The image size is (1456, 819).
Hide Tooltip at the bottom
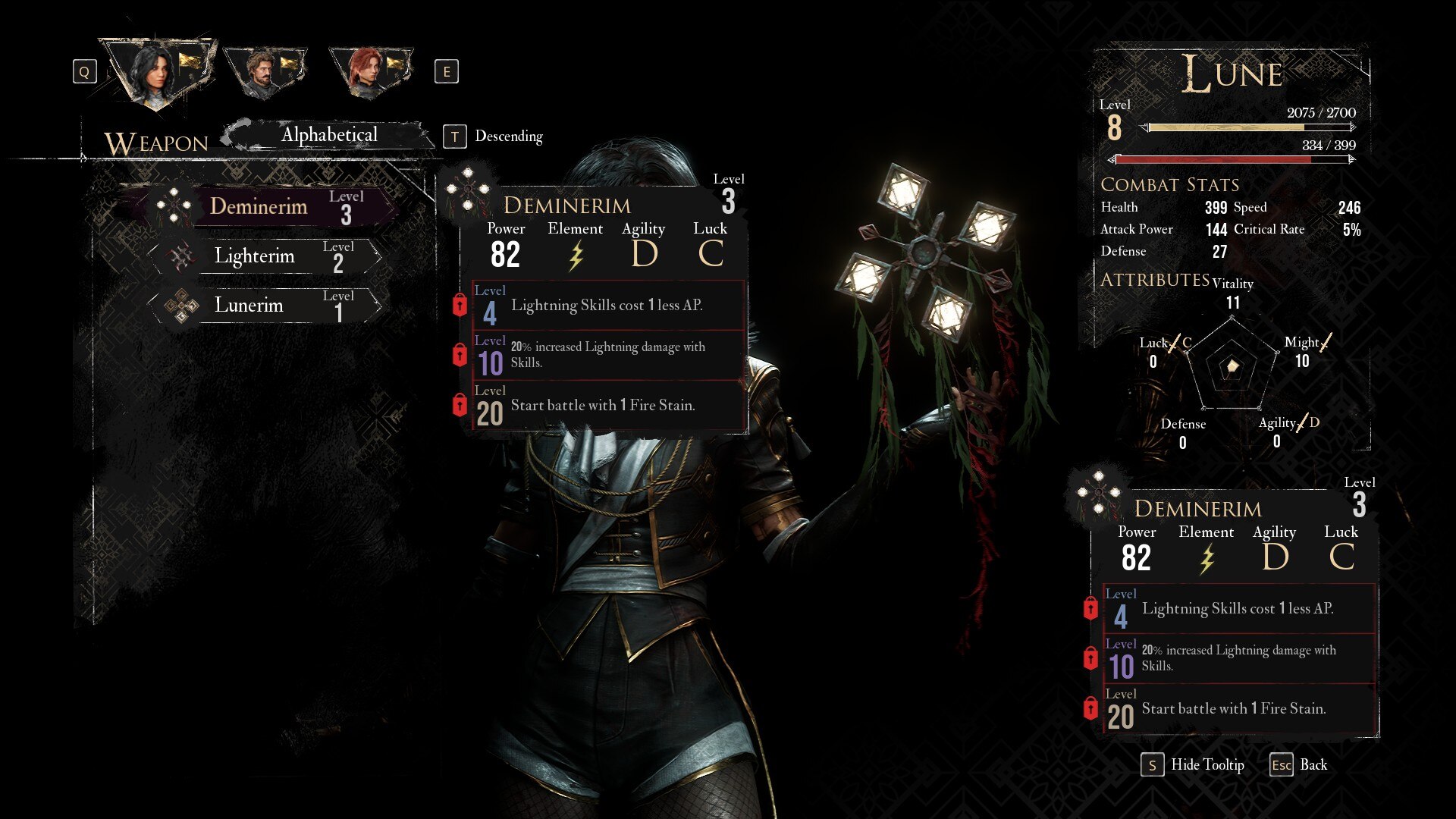pyautogui.click(x=1193, y=764)
